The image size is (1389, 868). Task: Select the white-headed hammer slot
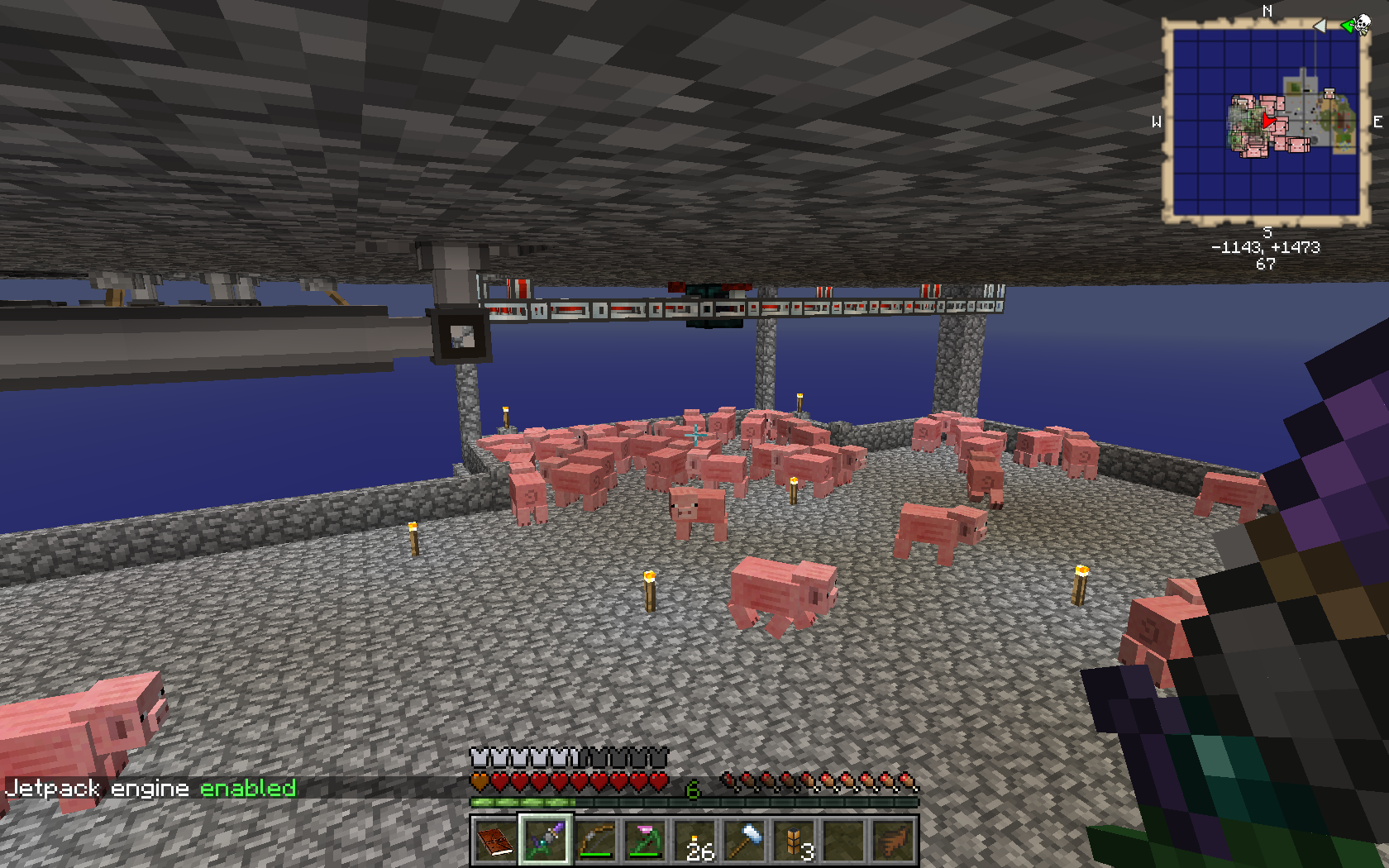[x=746, y=842]
